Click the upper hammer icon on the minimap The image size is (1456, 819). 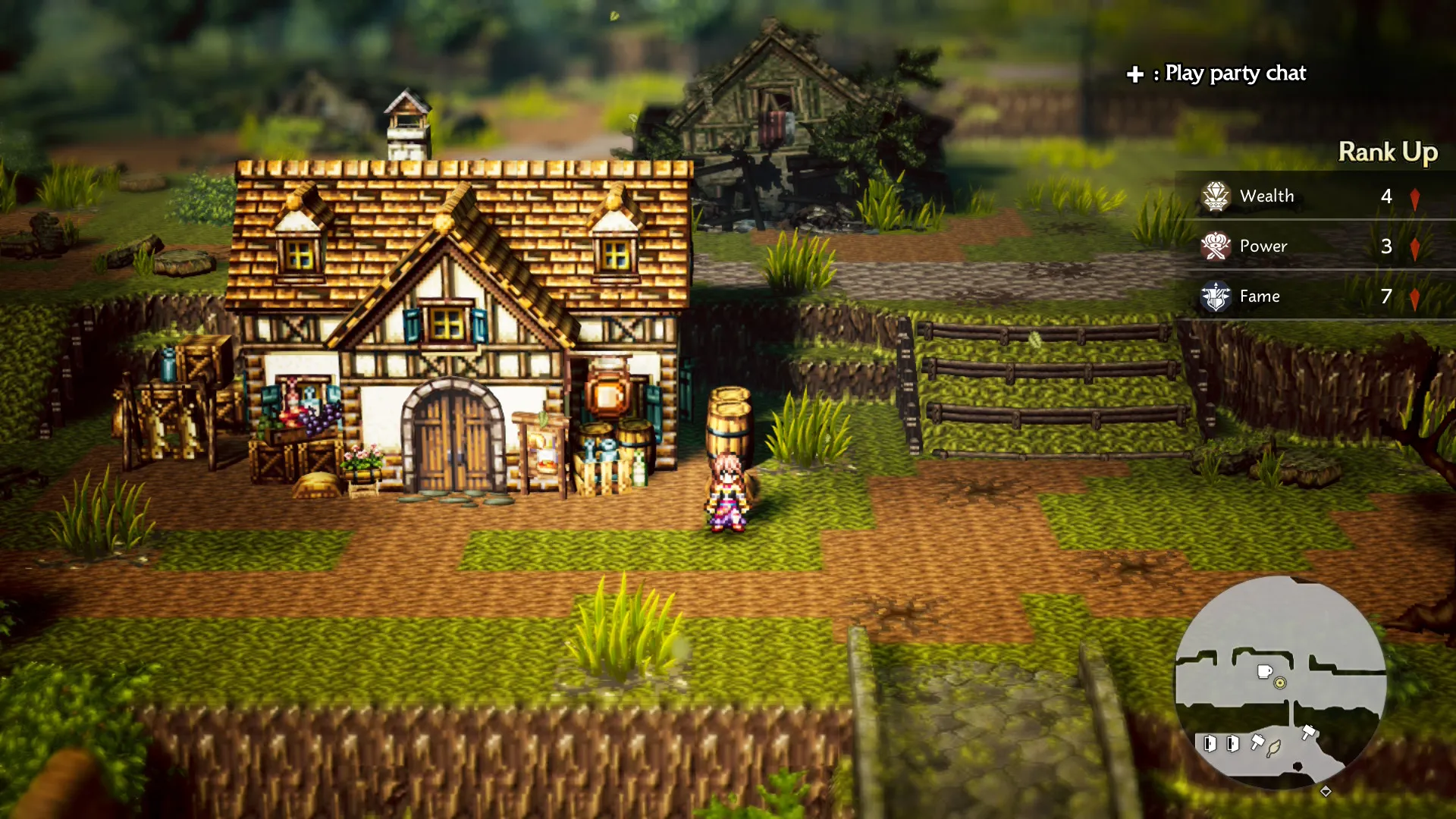click(1309, 732)
